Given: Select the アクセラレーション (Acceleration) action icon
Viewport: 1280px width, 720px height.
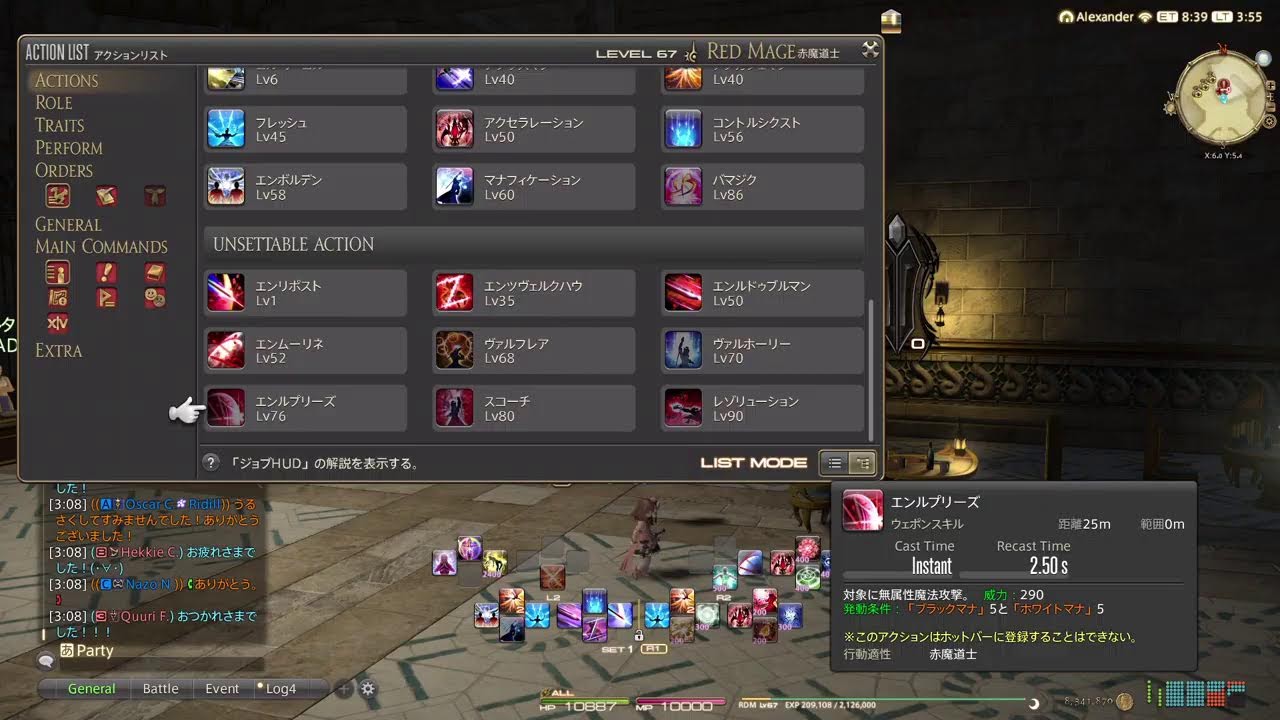Looking at the screenshot, I should click(x=454, y=128).
